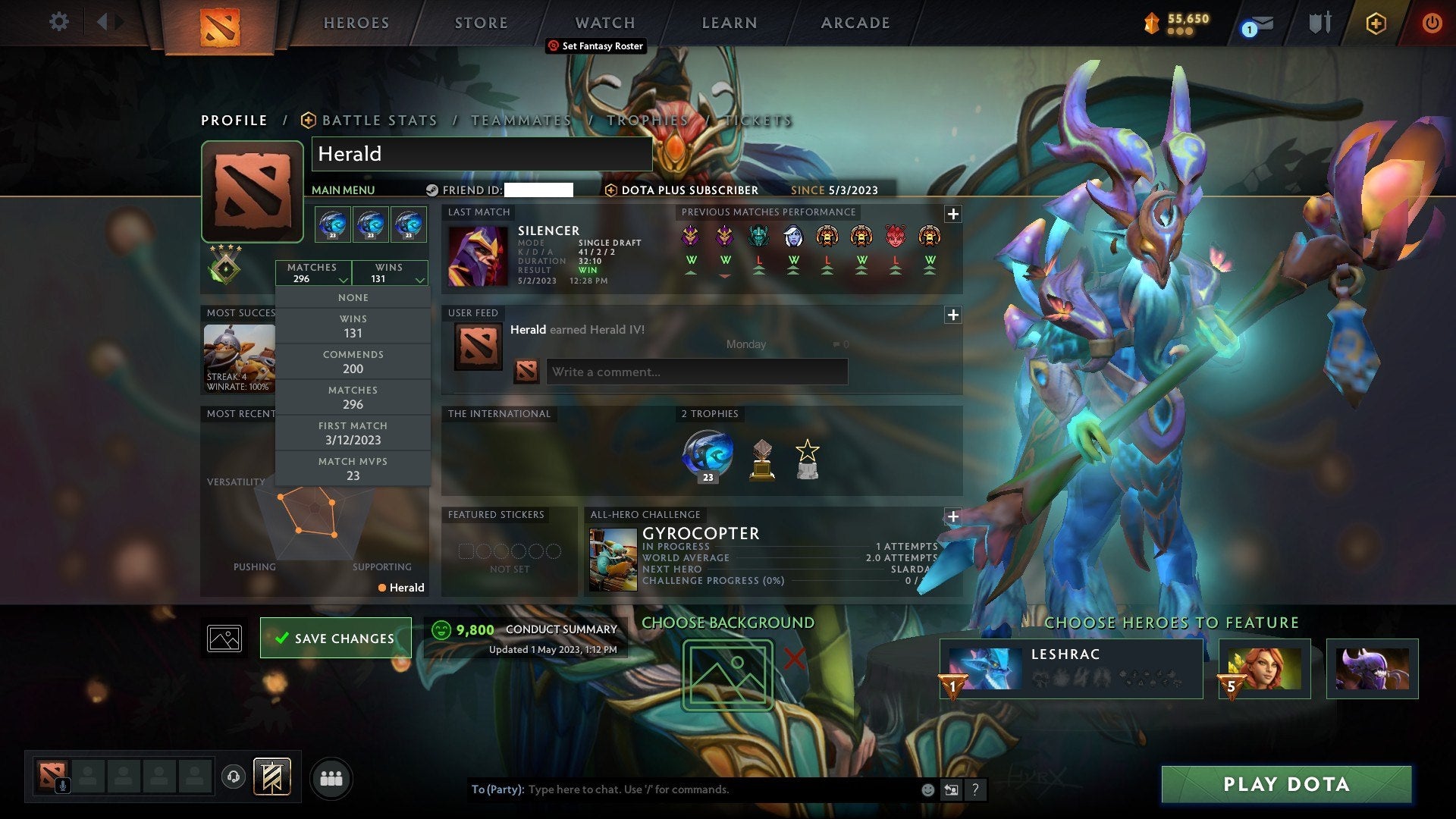Image resolution: width=1456 pixels, height=819 pixels.
Task: Select WINS from the open stat dropdown
Action: click(353, 326)
